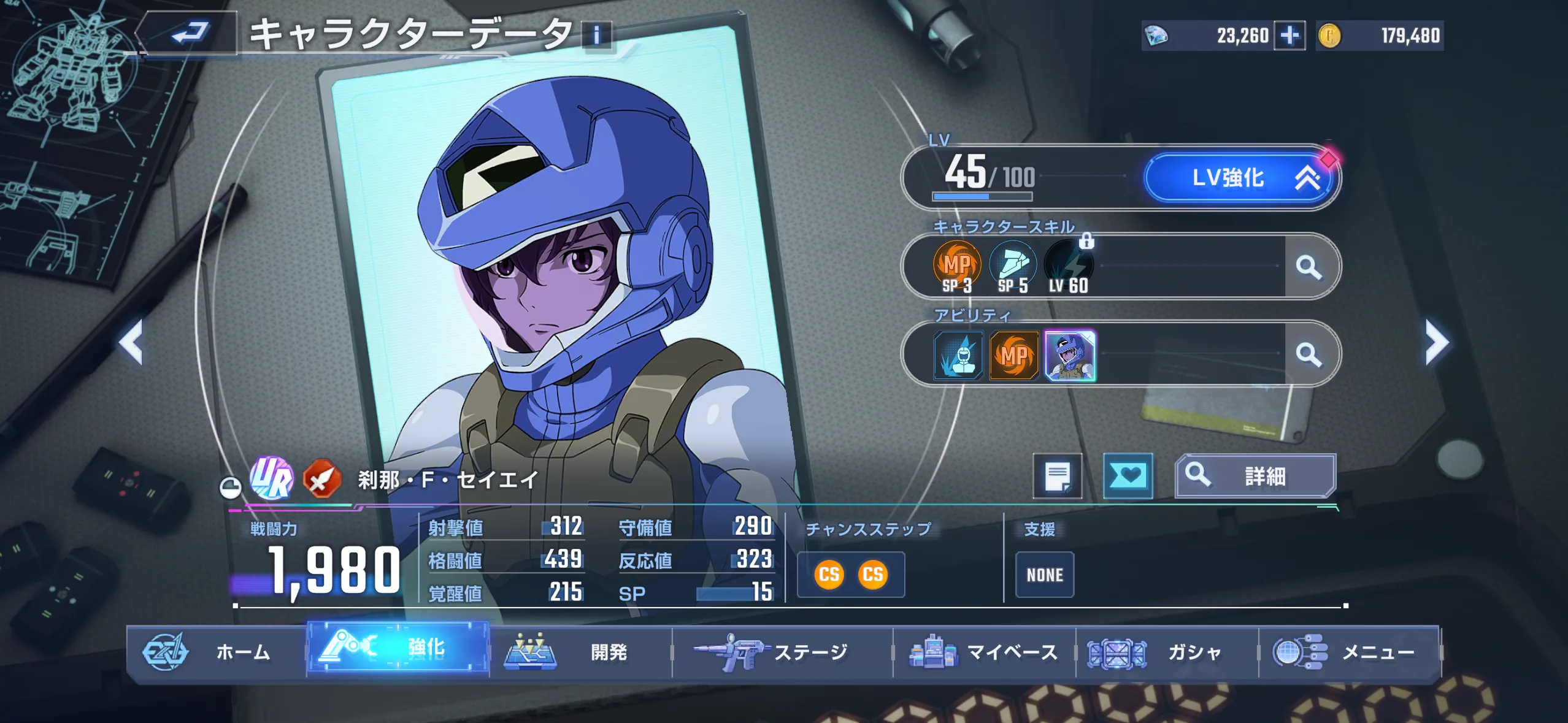Open the ガシャ gacha menu
The height and width of the screenshot is (723, 1568).
point(1167,652)
